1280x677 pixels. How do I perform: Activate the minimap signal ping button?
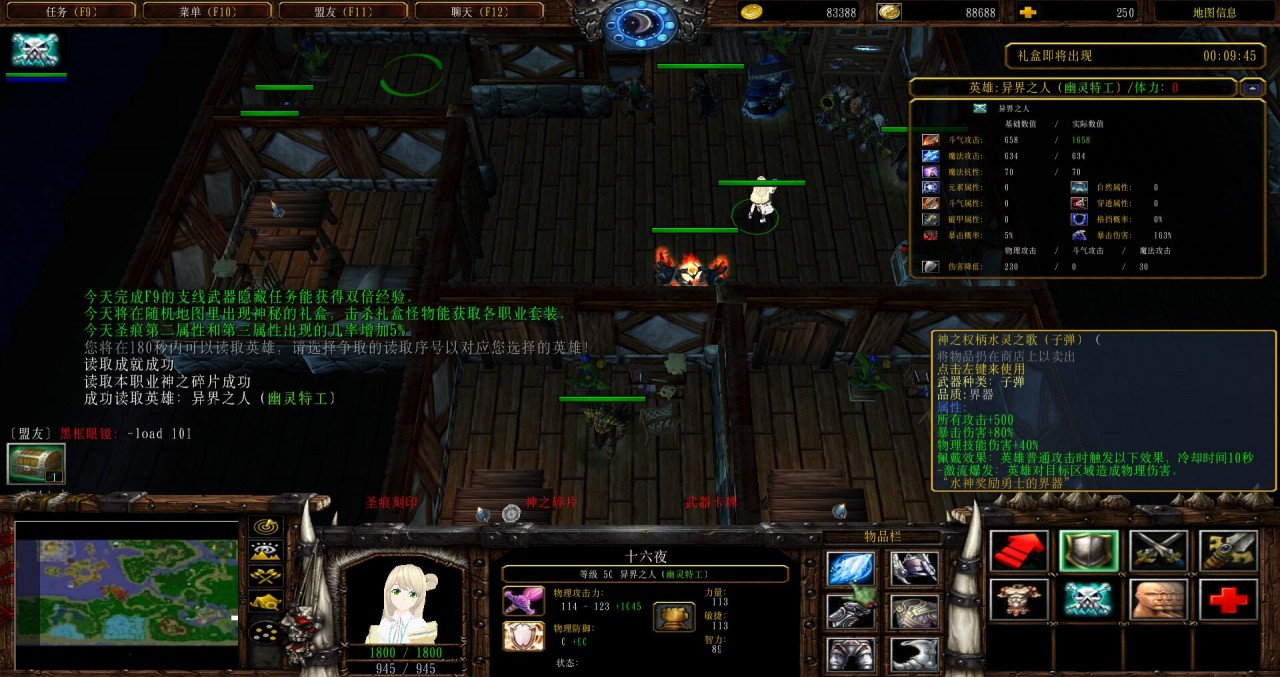[266, 526]
